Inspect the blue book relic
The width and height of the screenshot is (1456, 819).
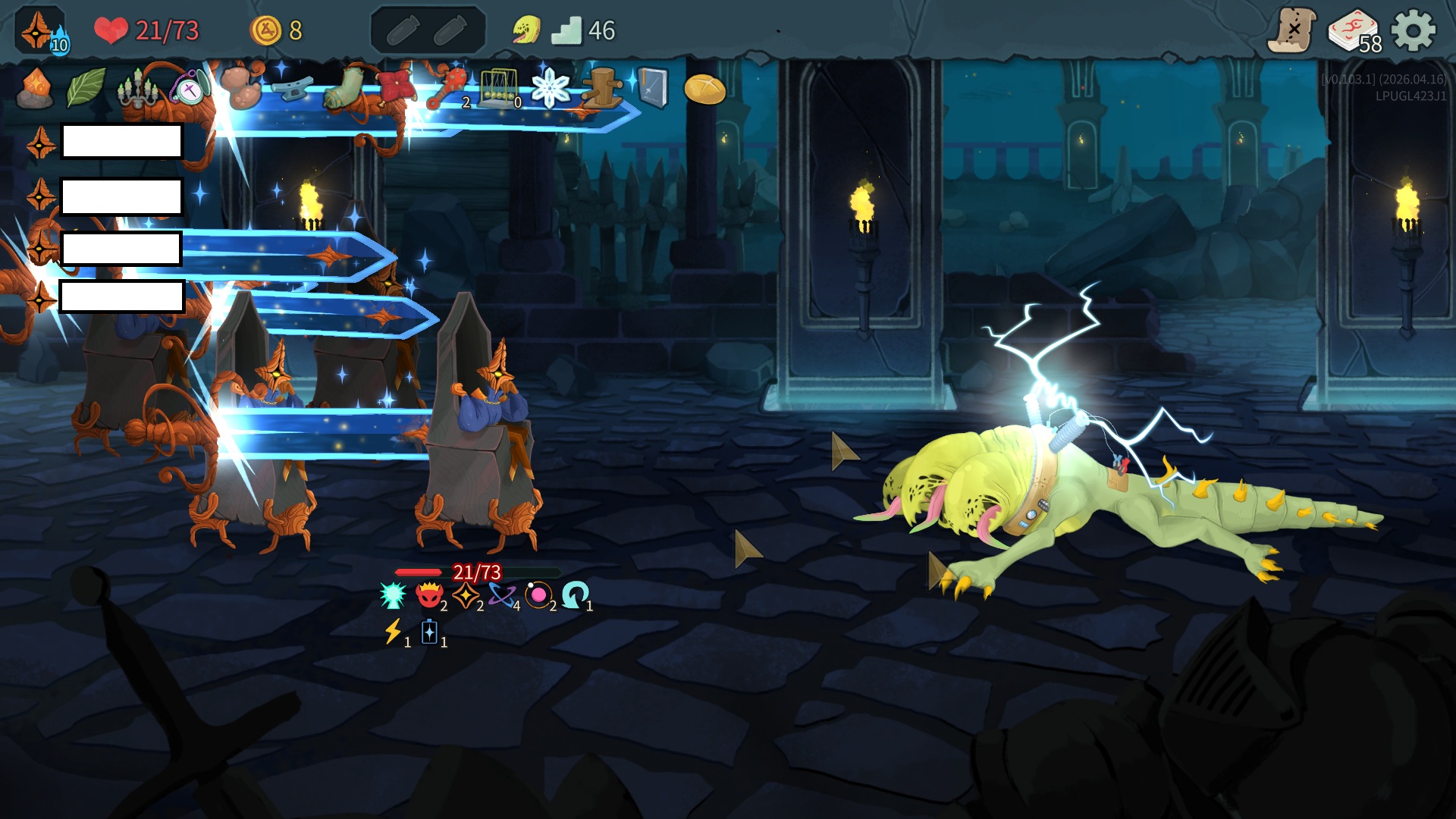pyautogui.click(x=652, y=89)
